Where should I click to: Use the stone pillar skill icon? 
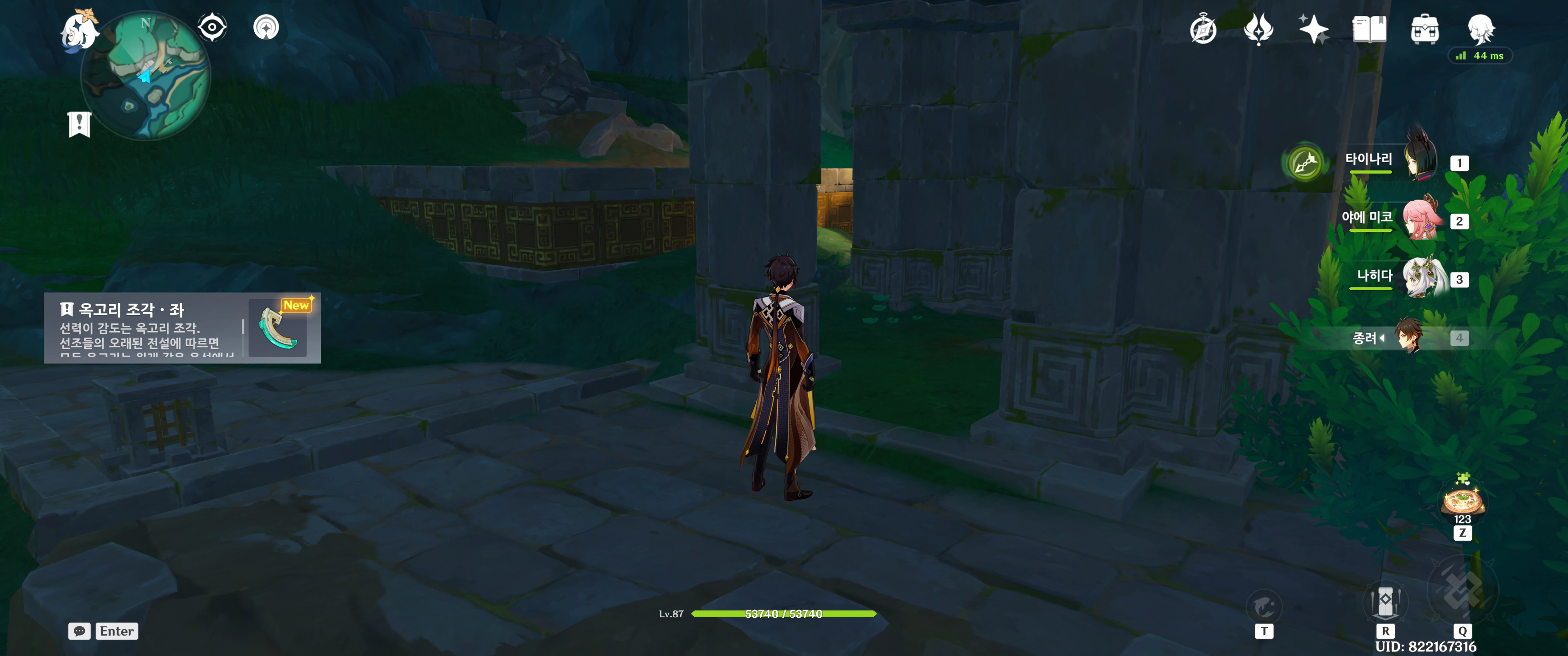pos(1385,601)
